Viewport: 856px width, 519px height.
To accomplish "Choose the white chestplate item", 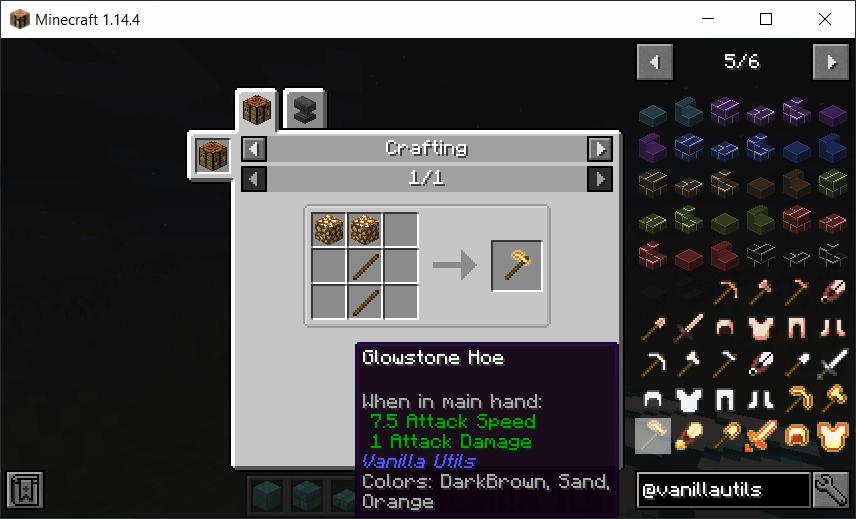I will point(689,400).
